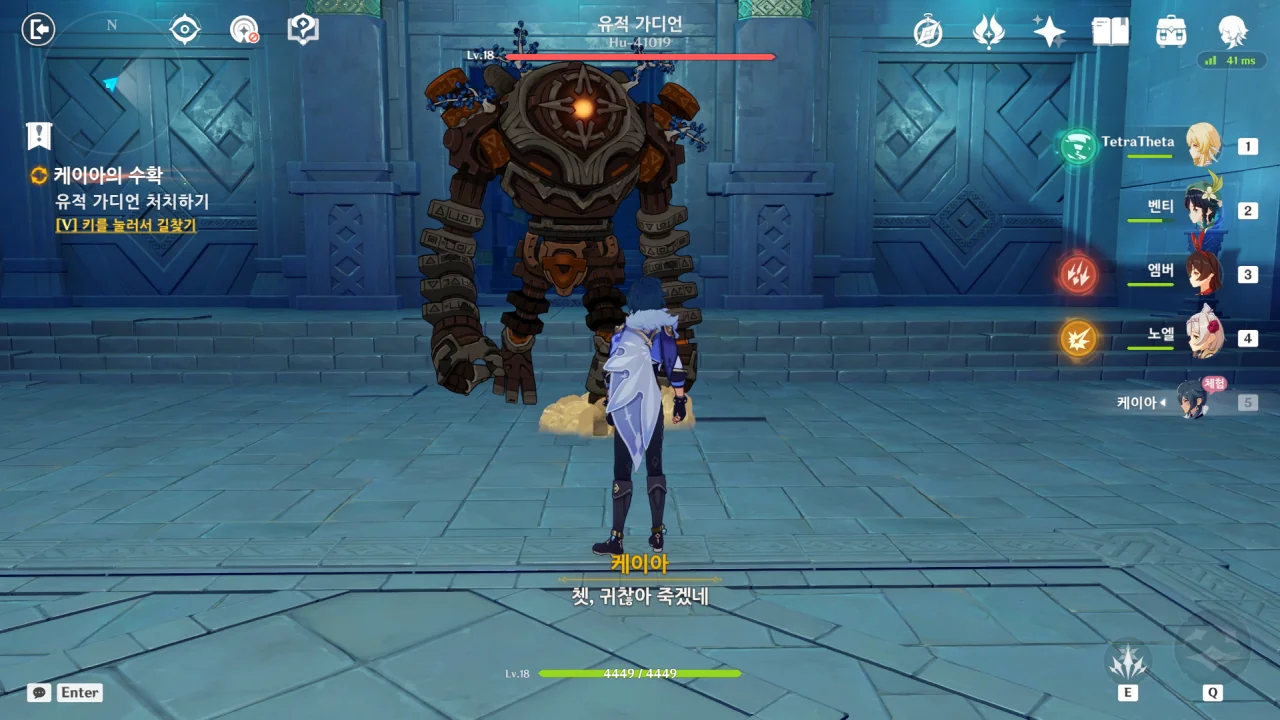Open the backpack inventory
Screen dimensions: 1280x720
(1170, 31)
